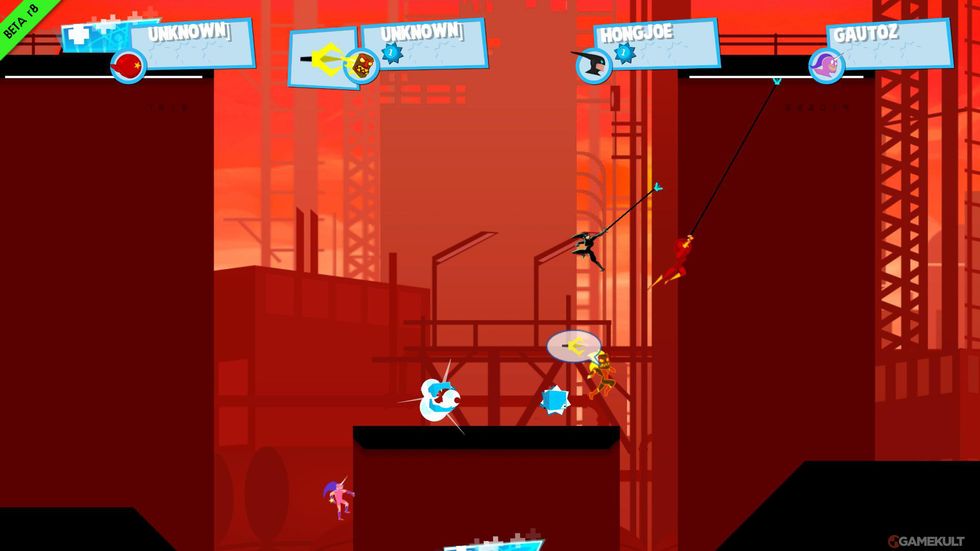Select the HONGJOE player name panel
The height and width of the screenshot is (551, 980).
657,43
